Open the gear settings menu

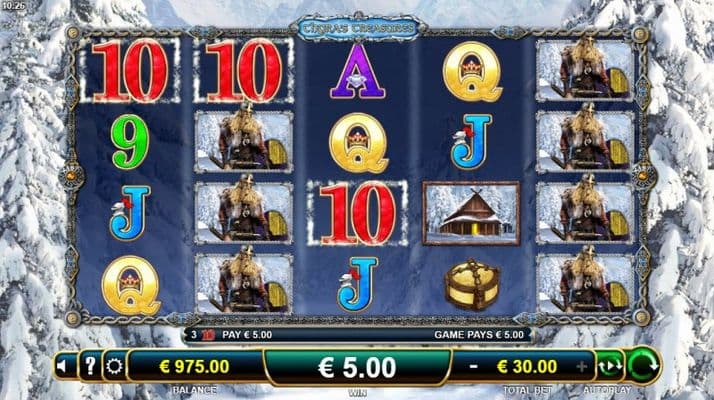113,366
